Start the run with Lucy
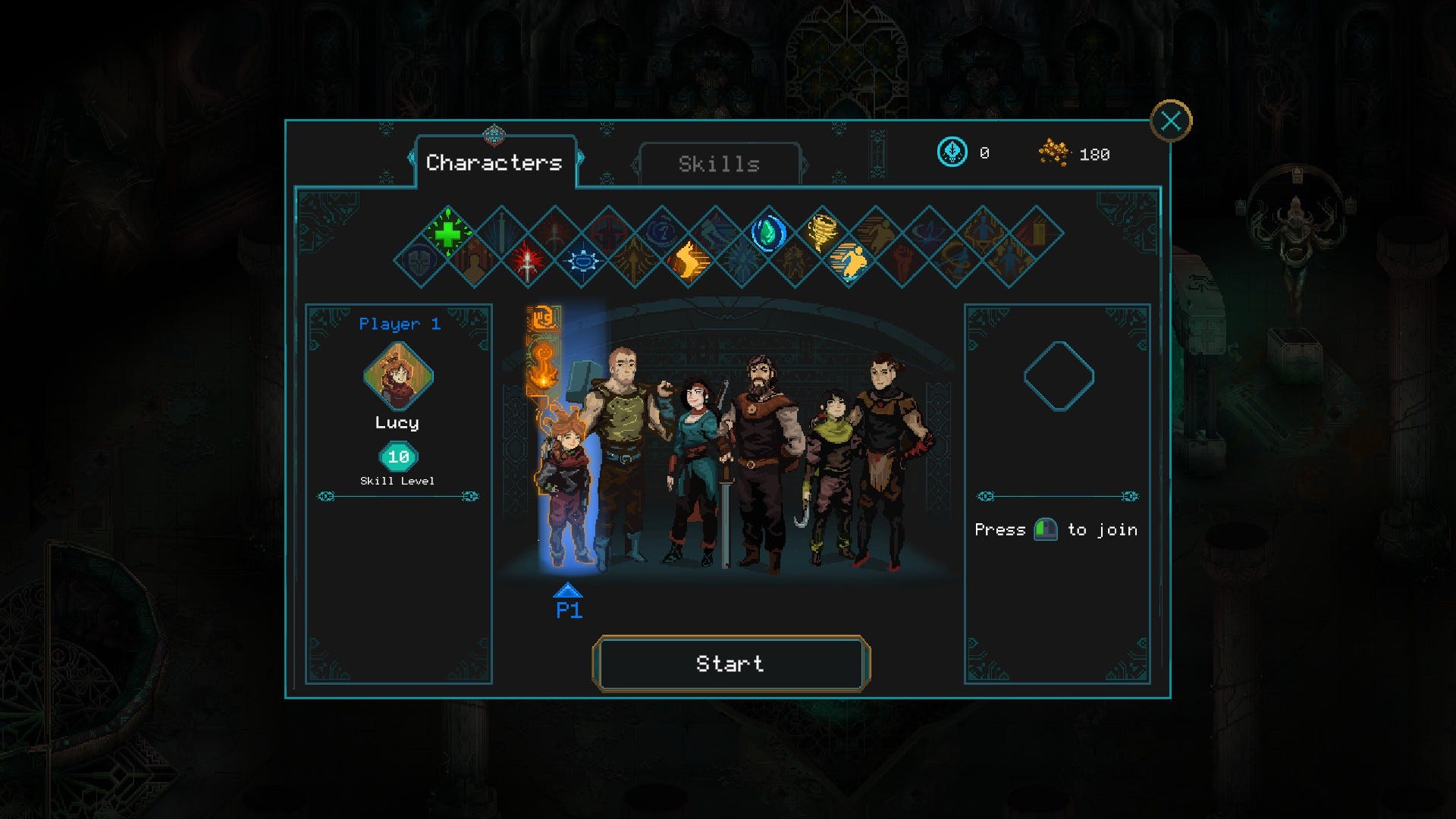1456x819 pixels. (x=730, y=664)
